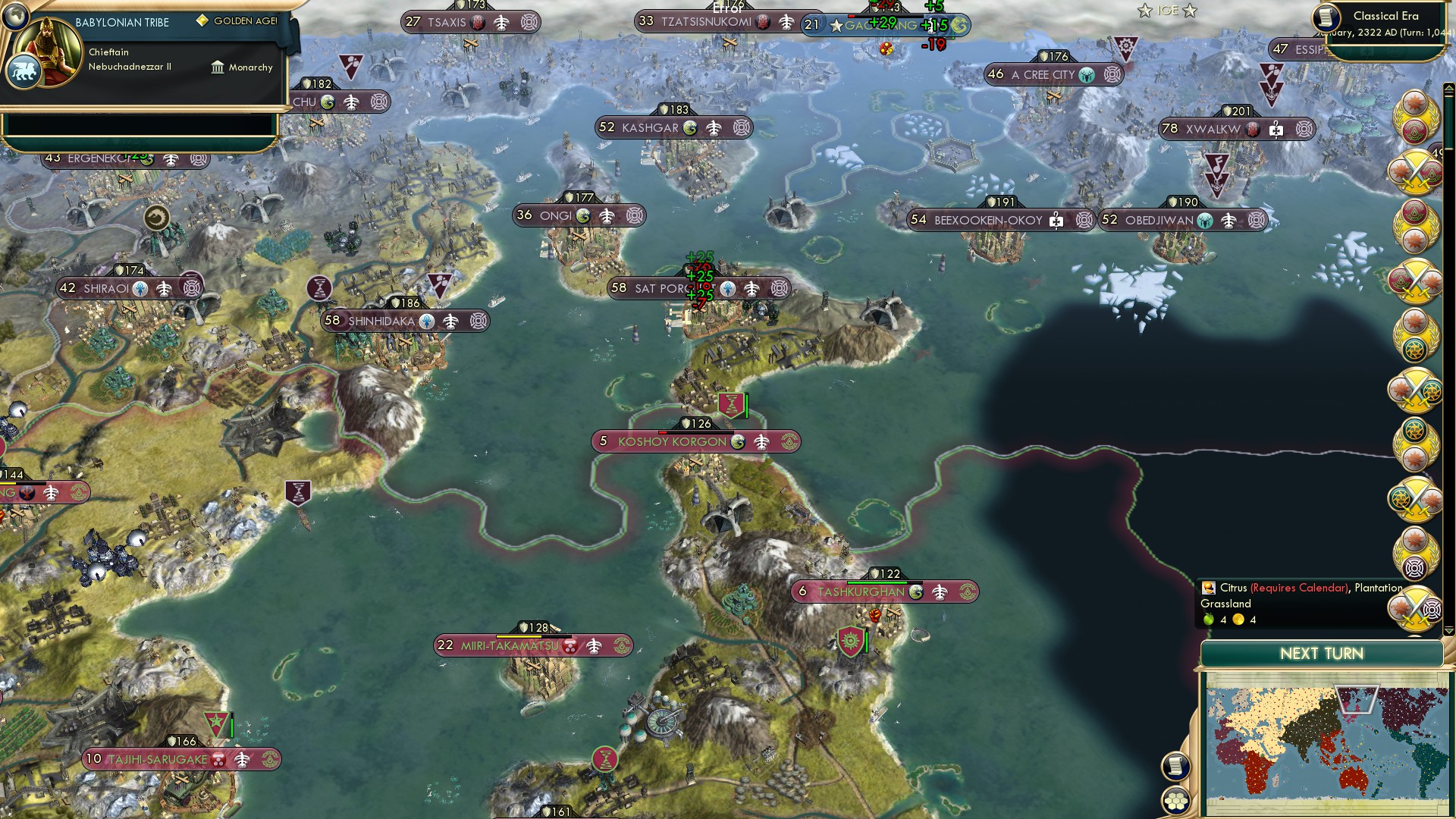Click the Kashgar city banner
Screen dimensions: 1456x819
point(649,128)
